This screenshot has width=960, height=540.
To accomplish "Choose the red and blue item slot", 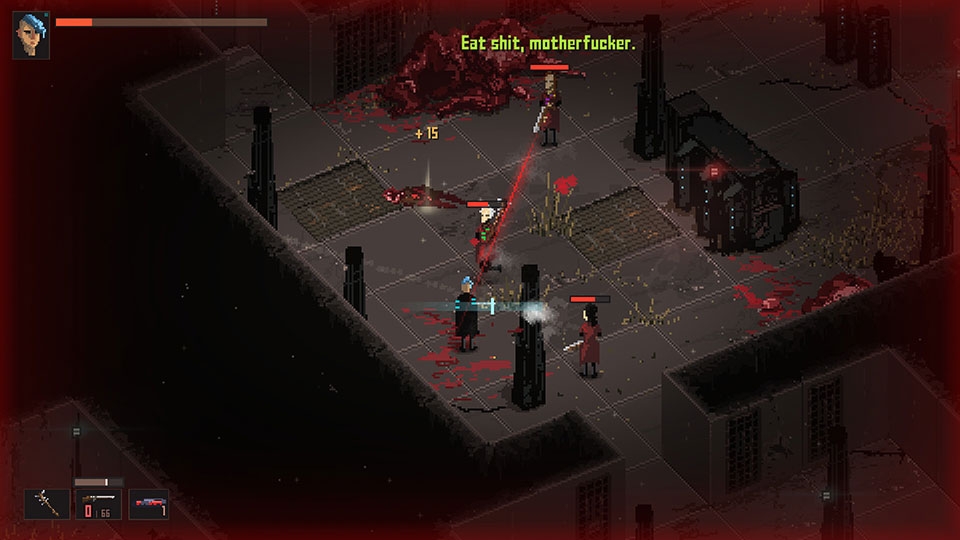I will [x=148, y=504].
